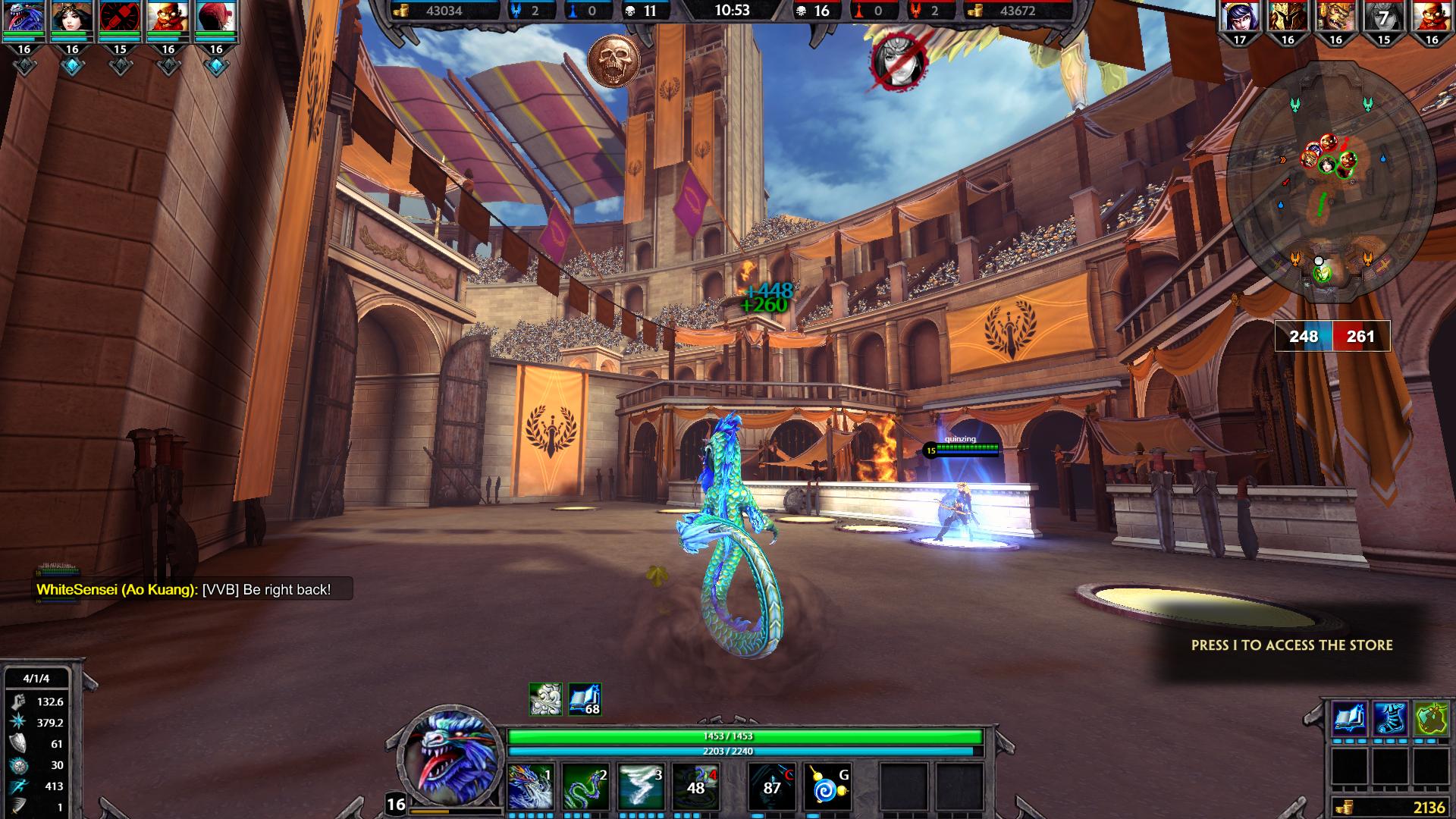Click the red-hooded ally portrait

[x=216, y=17]
